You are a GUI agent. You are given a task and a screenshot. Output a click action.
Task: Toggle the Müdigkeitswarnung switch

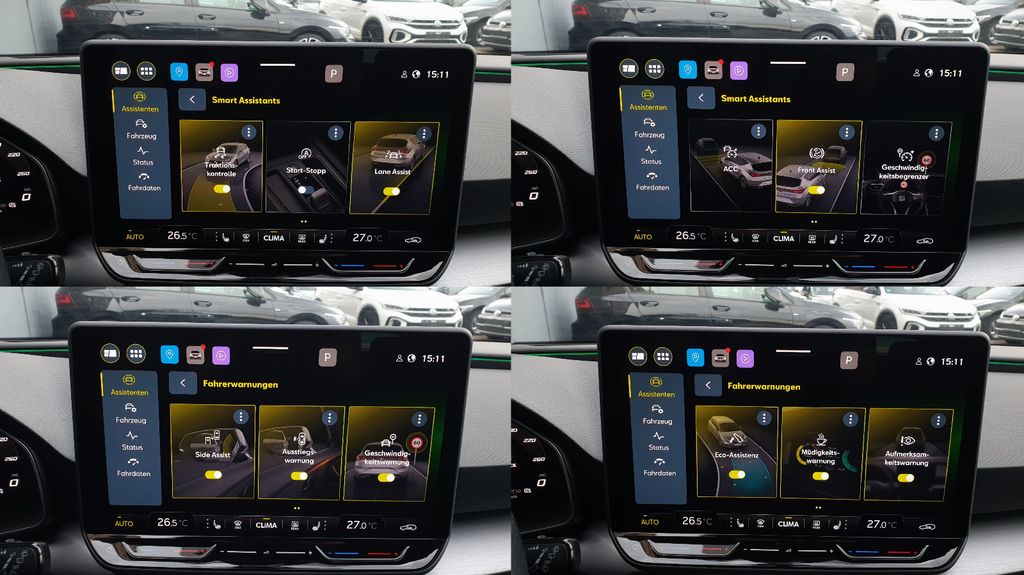click(x=821, y=476)
